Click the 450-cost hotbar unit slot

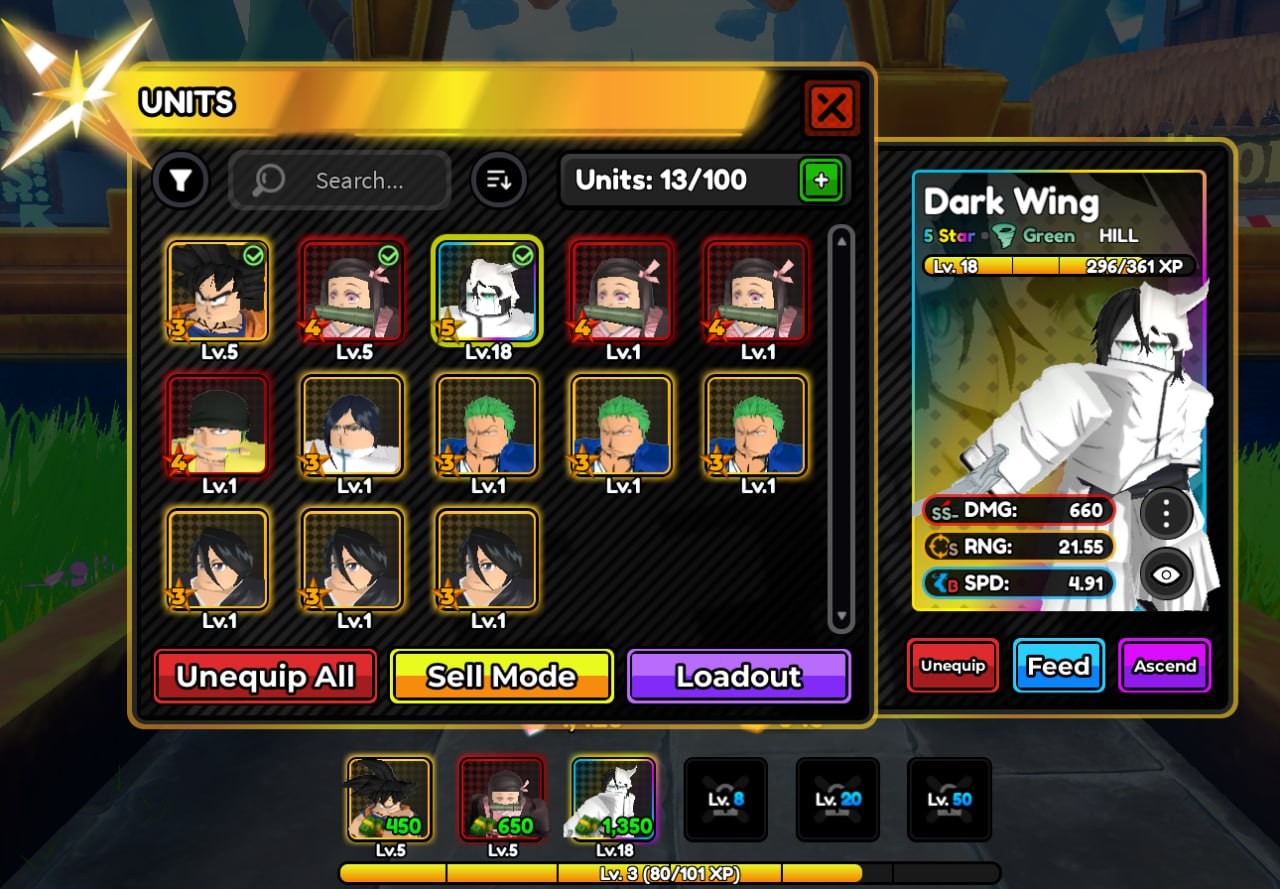pos(389,798)
